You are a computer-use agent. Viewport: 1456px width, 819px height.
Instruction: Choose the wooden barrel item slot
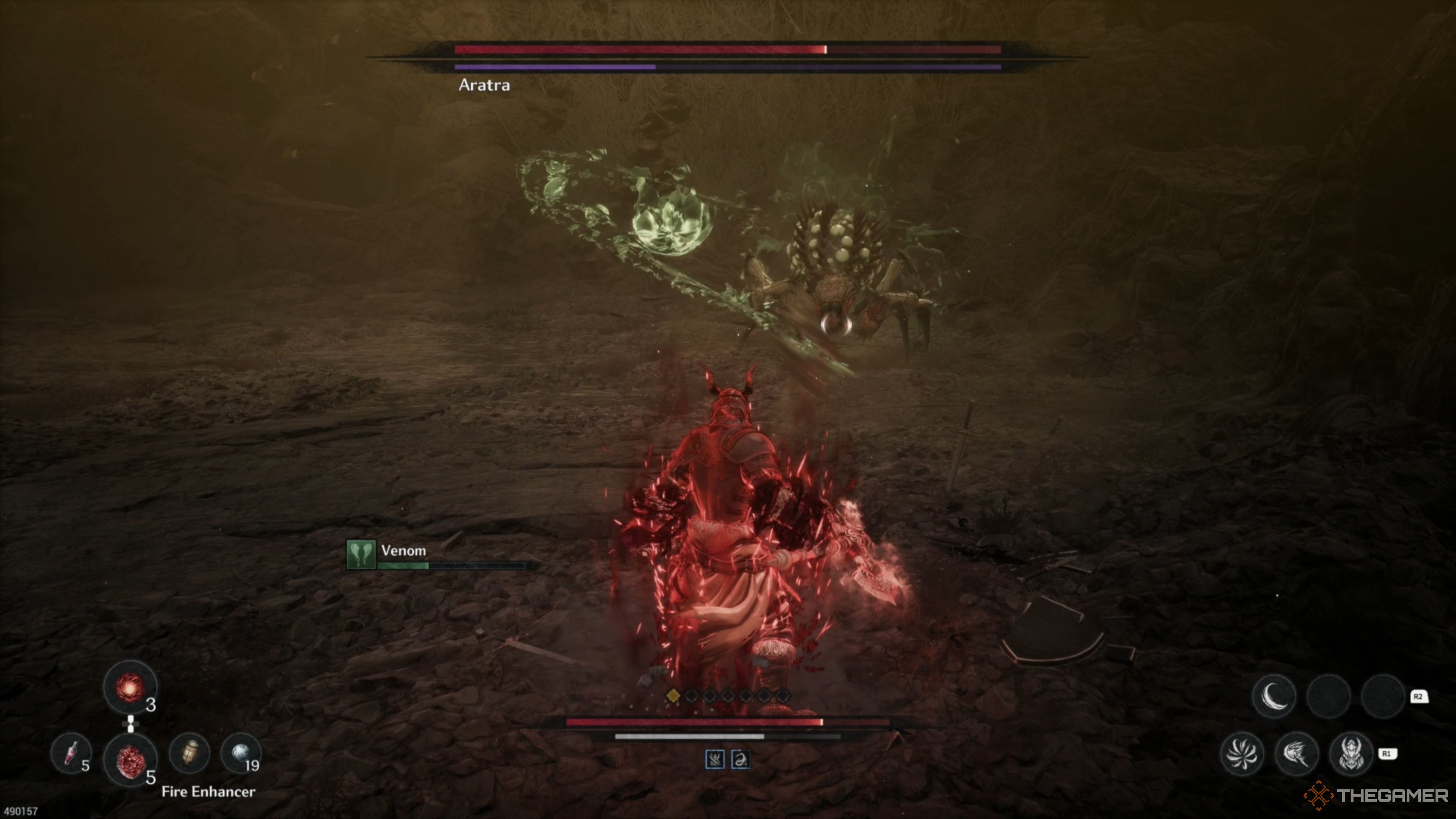190,753
